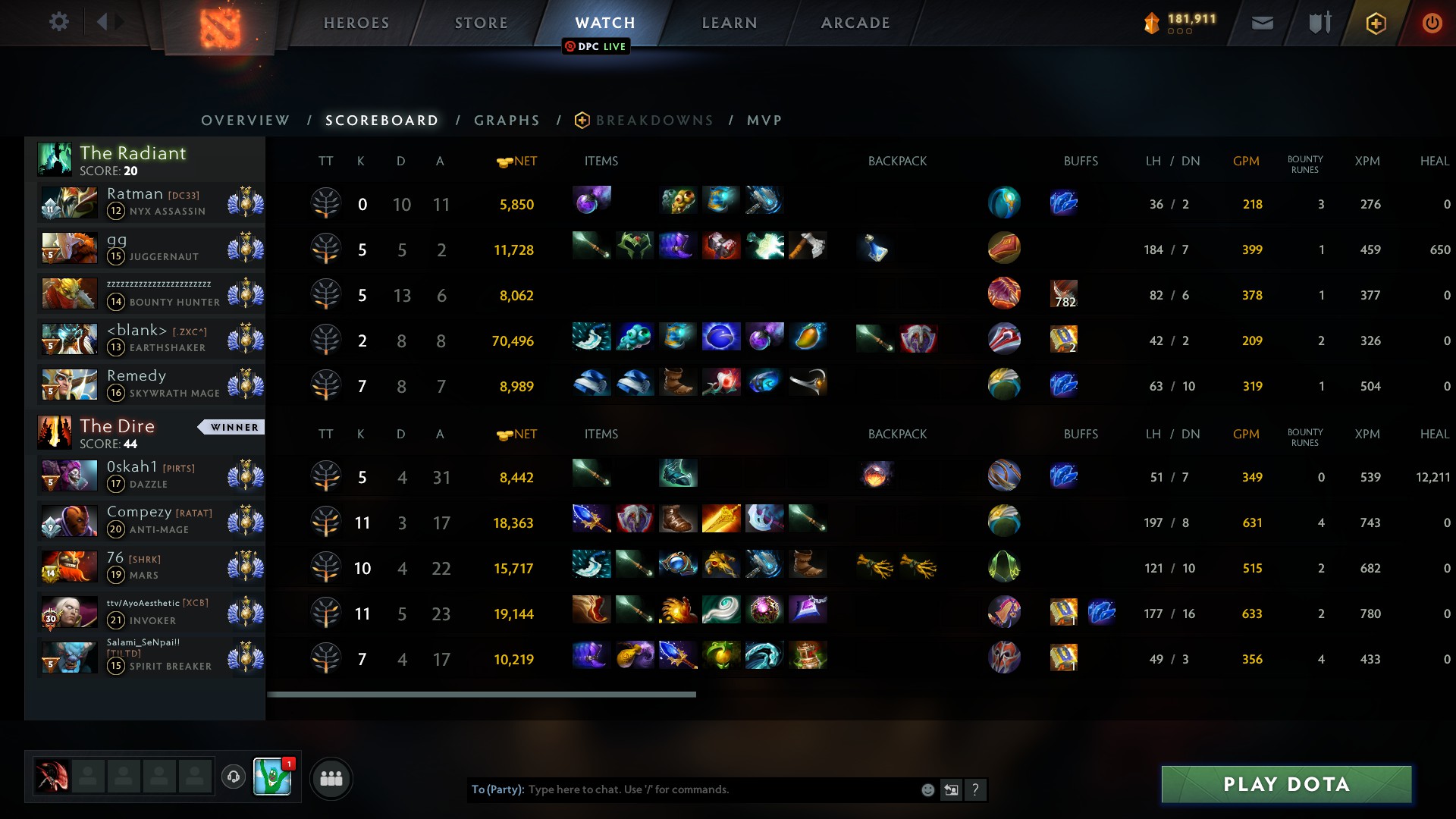Click the headset voice chat icon
The height and width of the screenshot is (819, 1456).
pos(233,777)
